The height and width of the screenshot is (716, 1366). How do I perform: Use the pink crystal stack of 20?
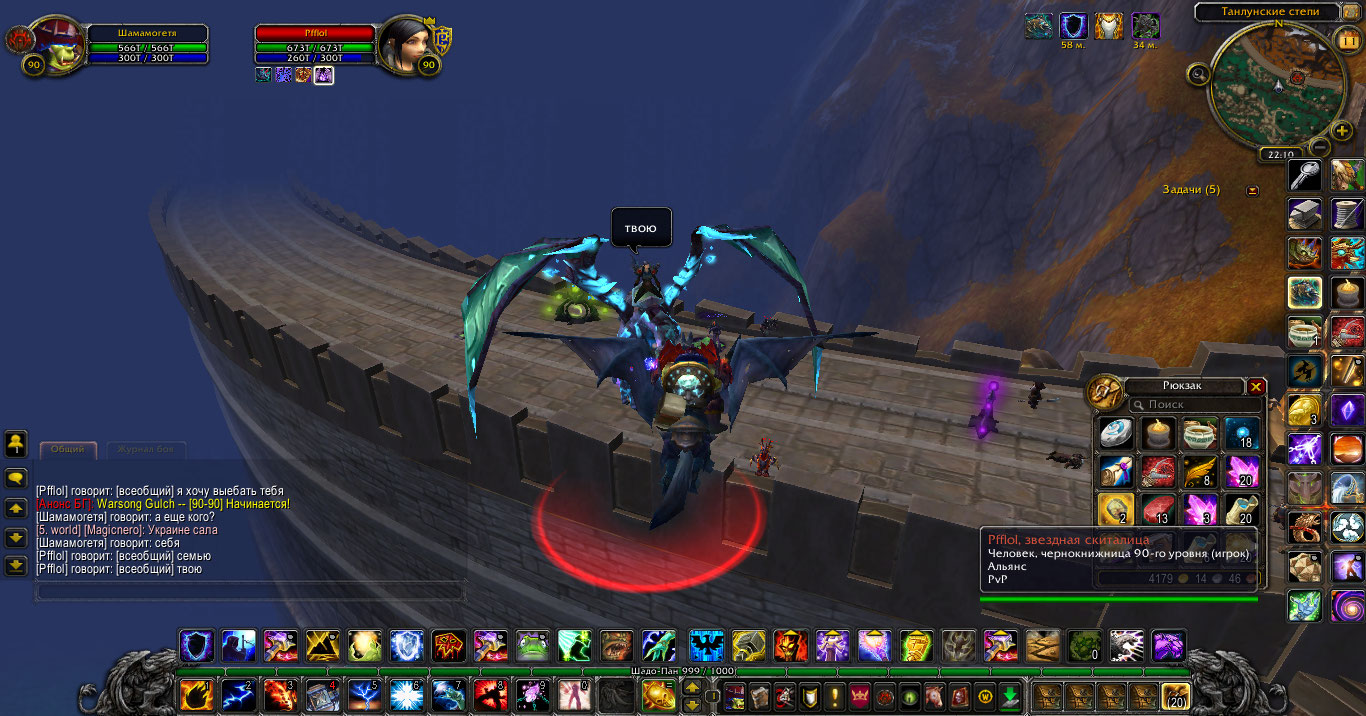click(x=1242, y=471)
